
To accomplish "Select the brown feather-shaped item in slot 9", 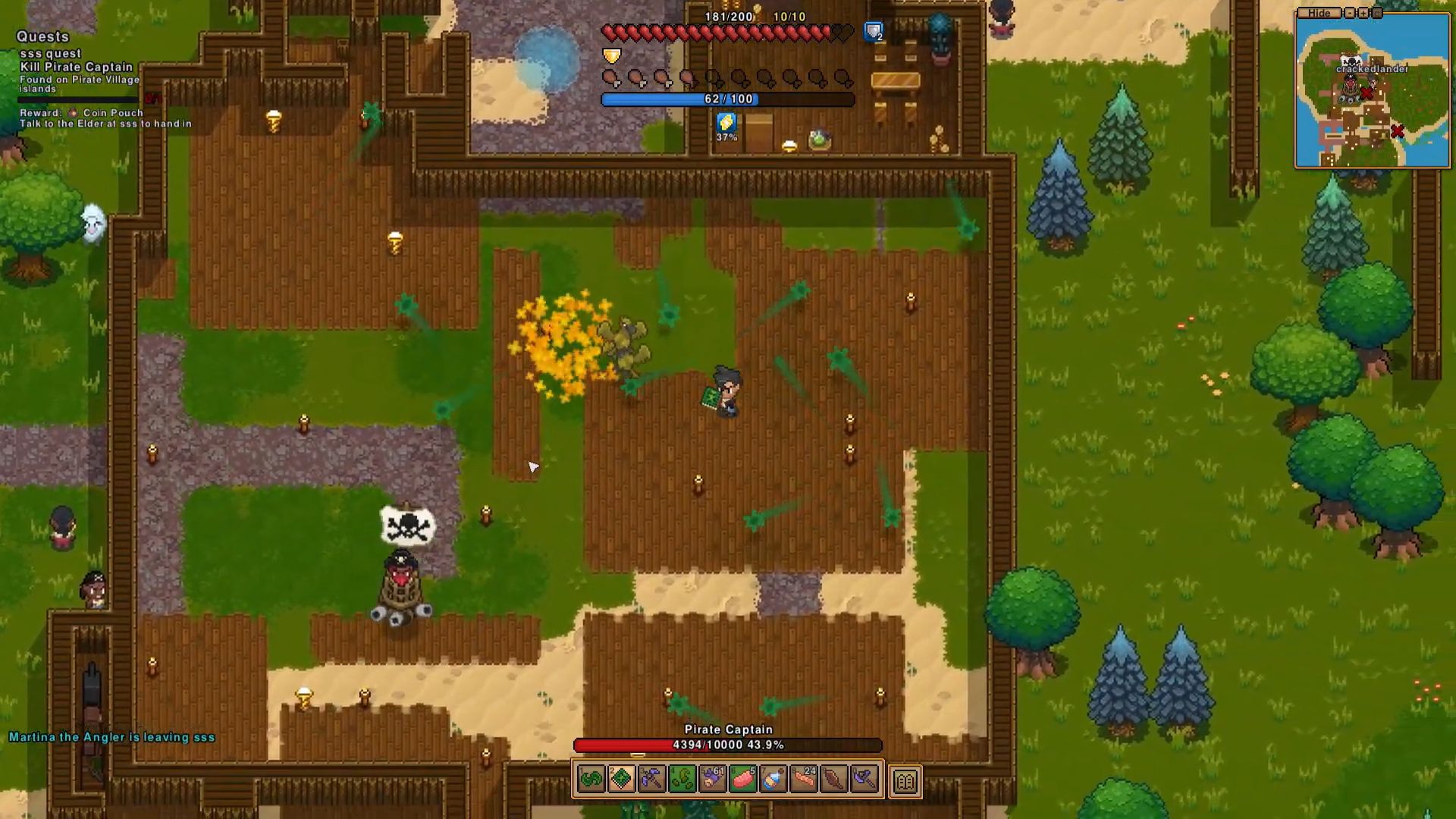I will (833, 779).
